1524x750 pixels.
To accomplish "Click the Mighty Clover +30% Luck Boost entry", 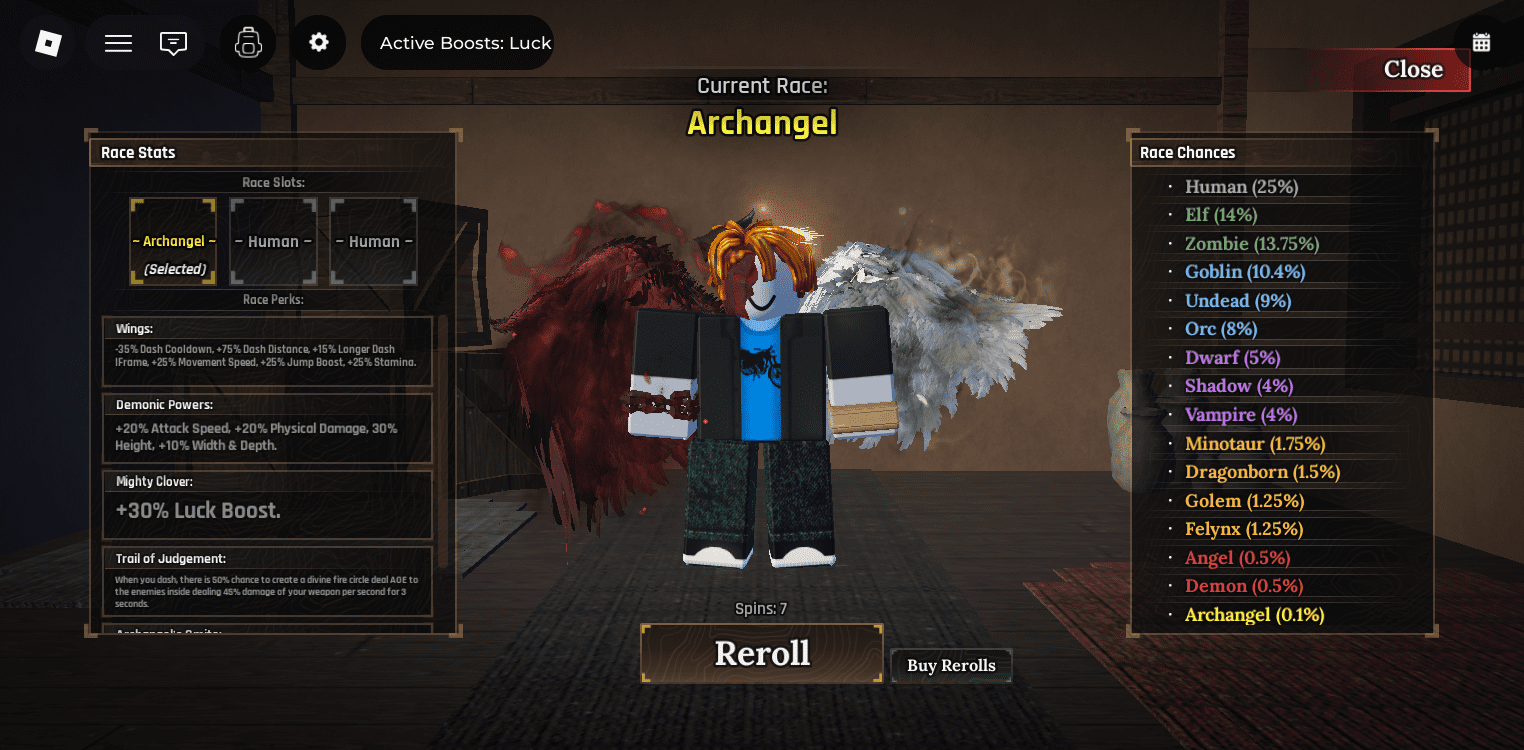I will coord(267,505).
